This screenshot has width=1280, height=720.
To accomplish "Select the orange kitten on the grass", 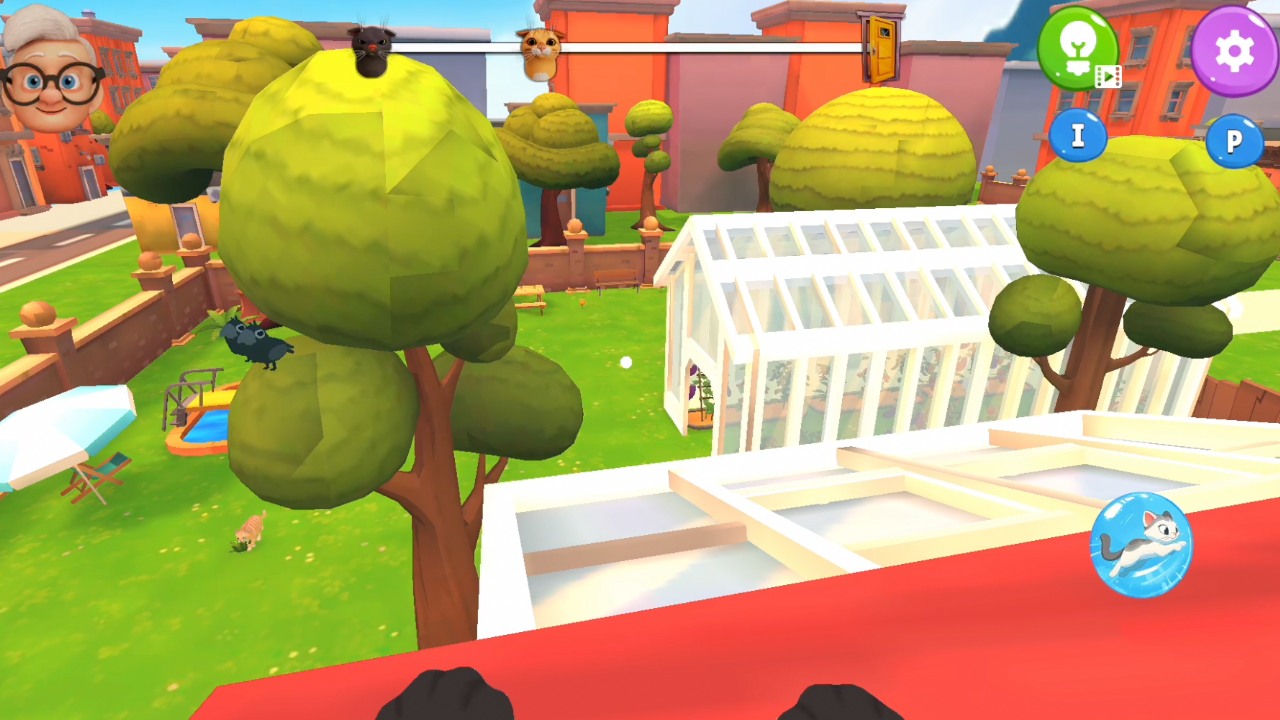I will click(250, 531).
